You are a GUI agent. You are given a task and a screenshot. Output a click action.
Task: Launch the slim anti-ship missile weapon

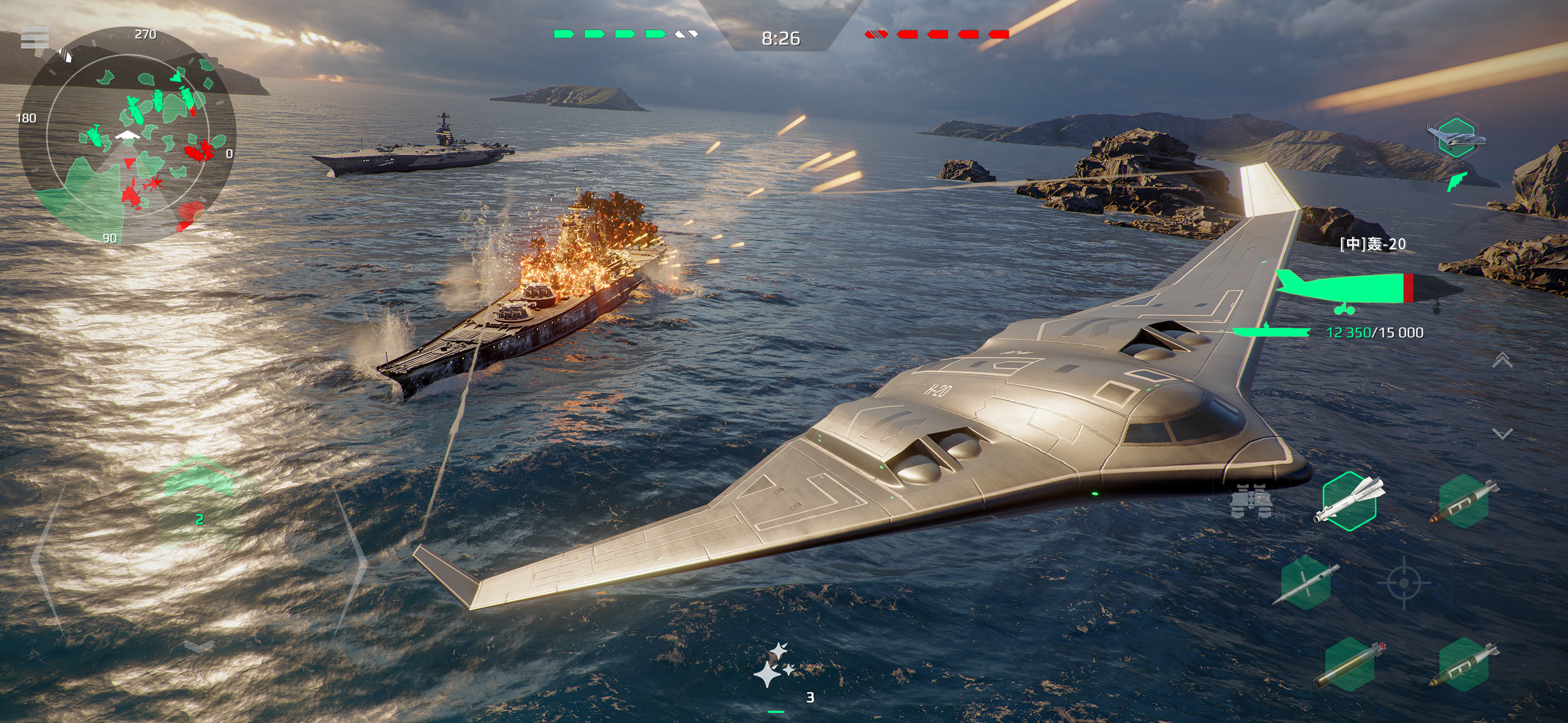tap(1306, 583)
